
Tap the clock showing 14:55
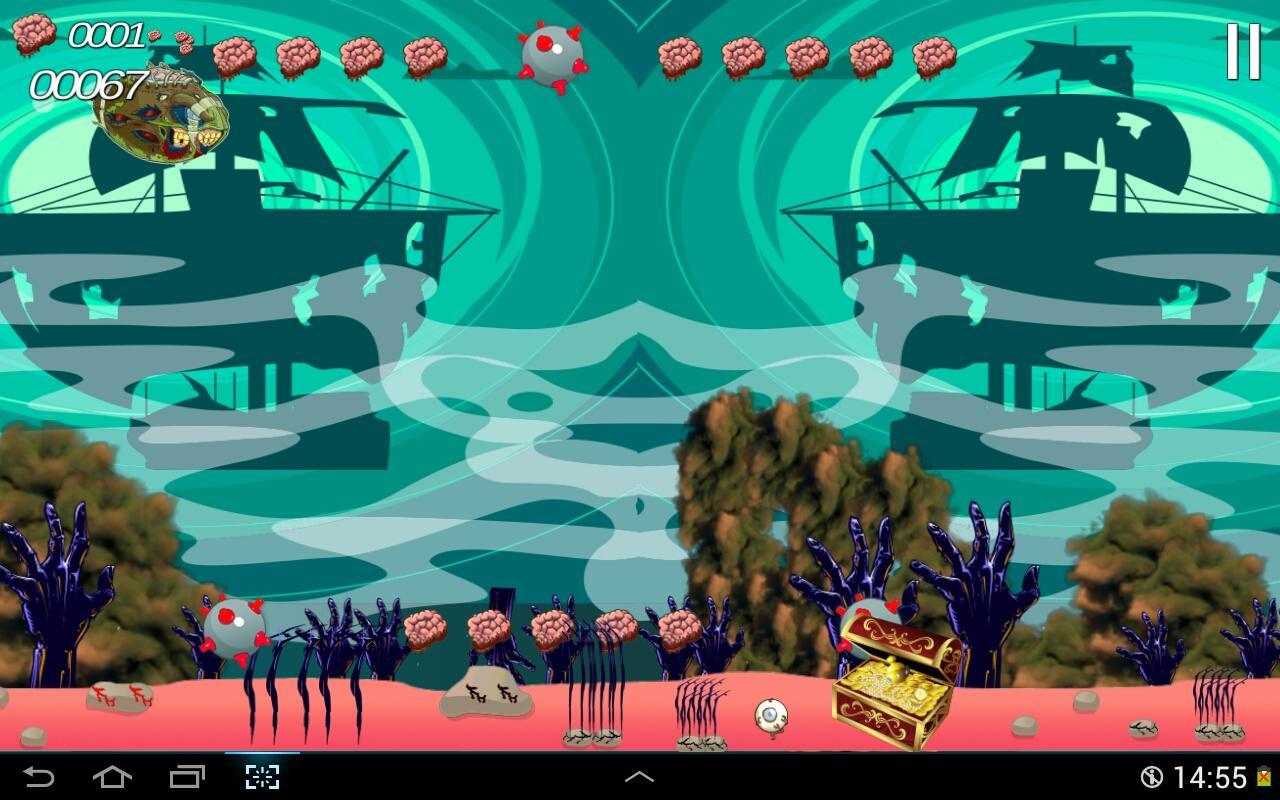point(1212,775)
